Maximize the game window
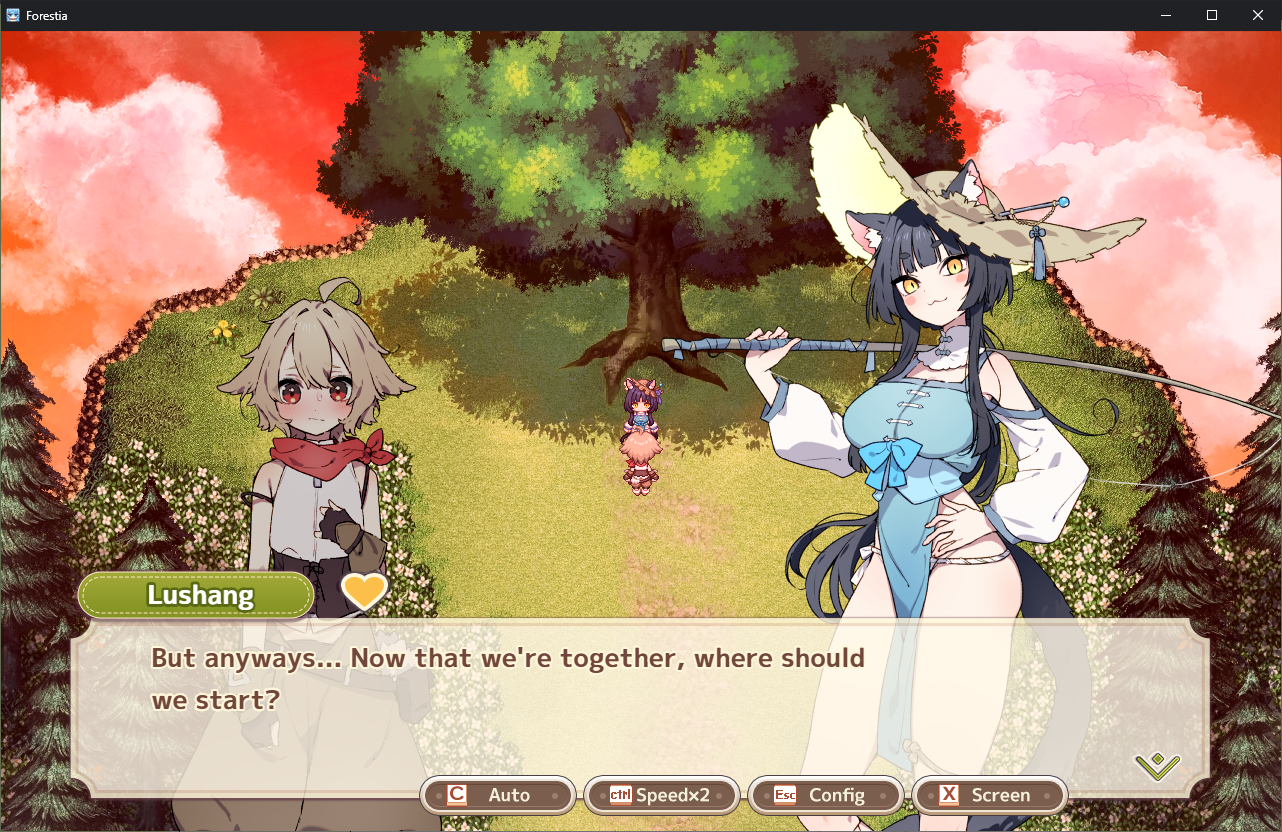The image size is (1282, 832). click(x=1212, y=15)
